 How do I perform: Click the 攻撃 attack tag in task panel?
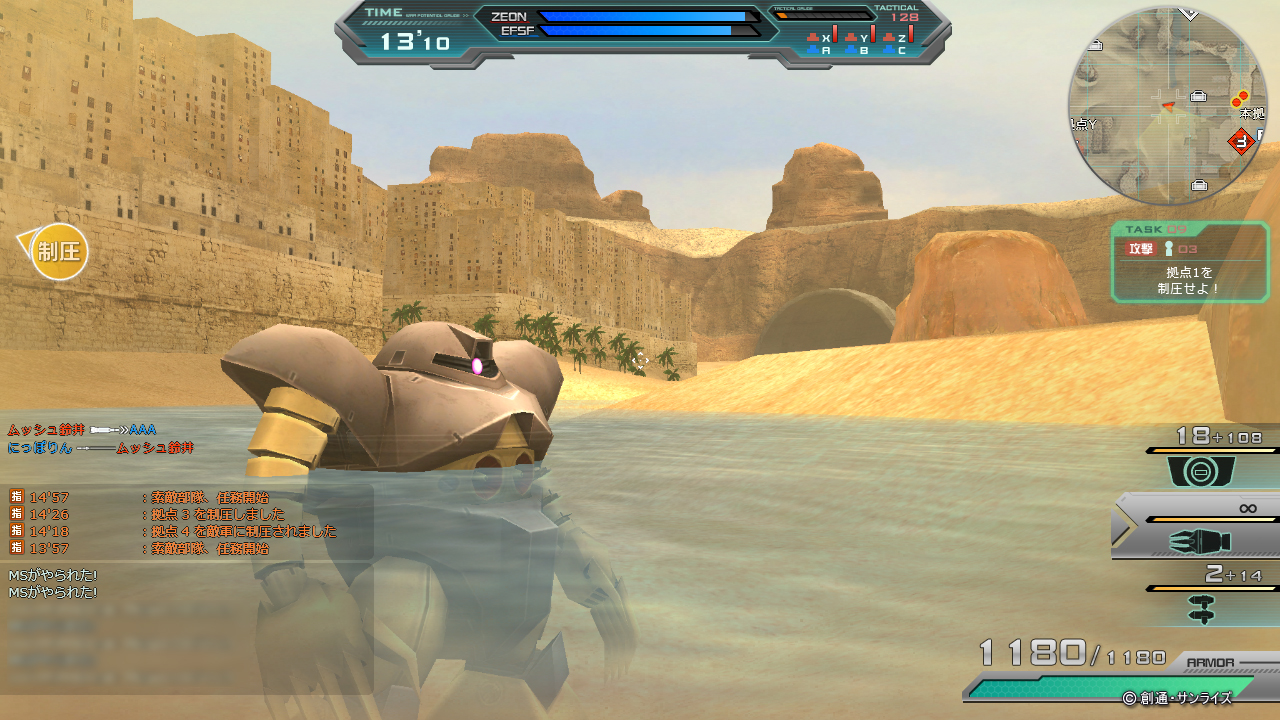pyautogui.click(x=1141, y=249)
